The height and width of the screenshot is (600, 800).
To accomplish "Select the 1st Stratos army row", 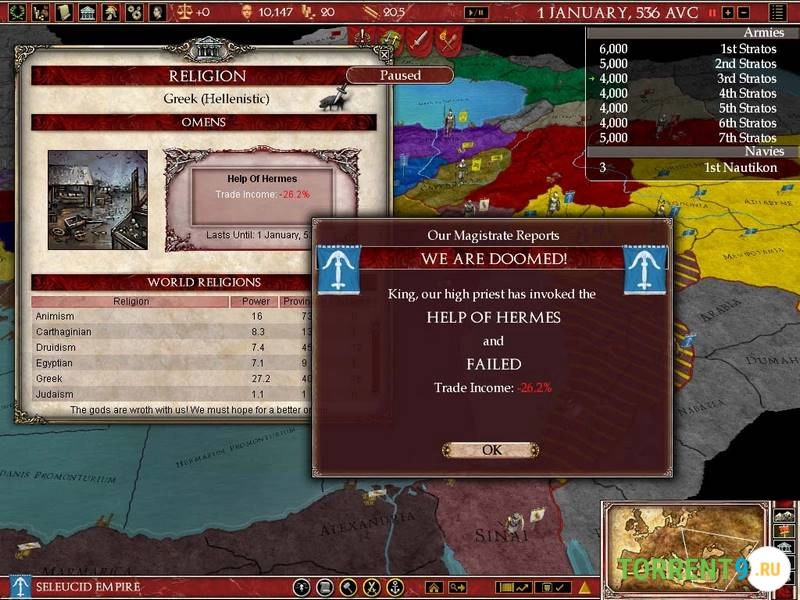I will (x=689, y=49).
